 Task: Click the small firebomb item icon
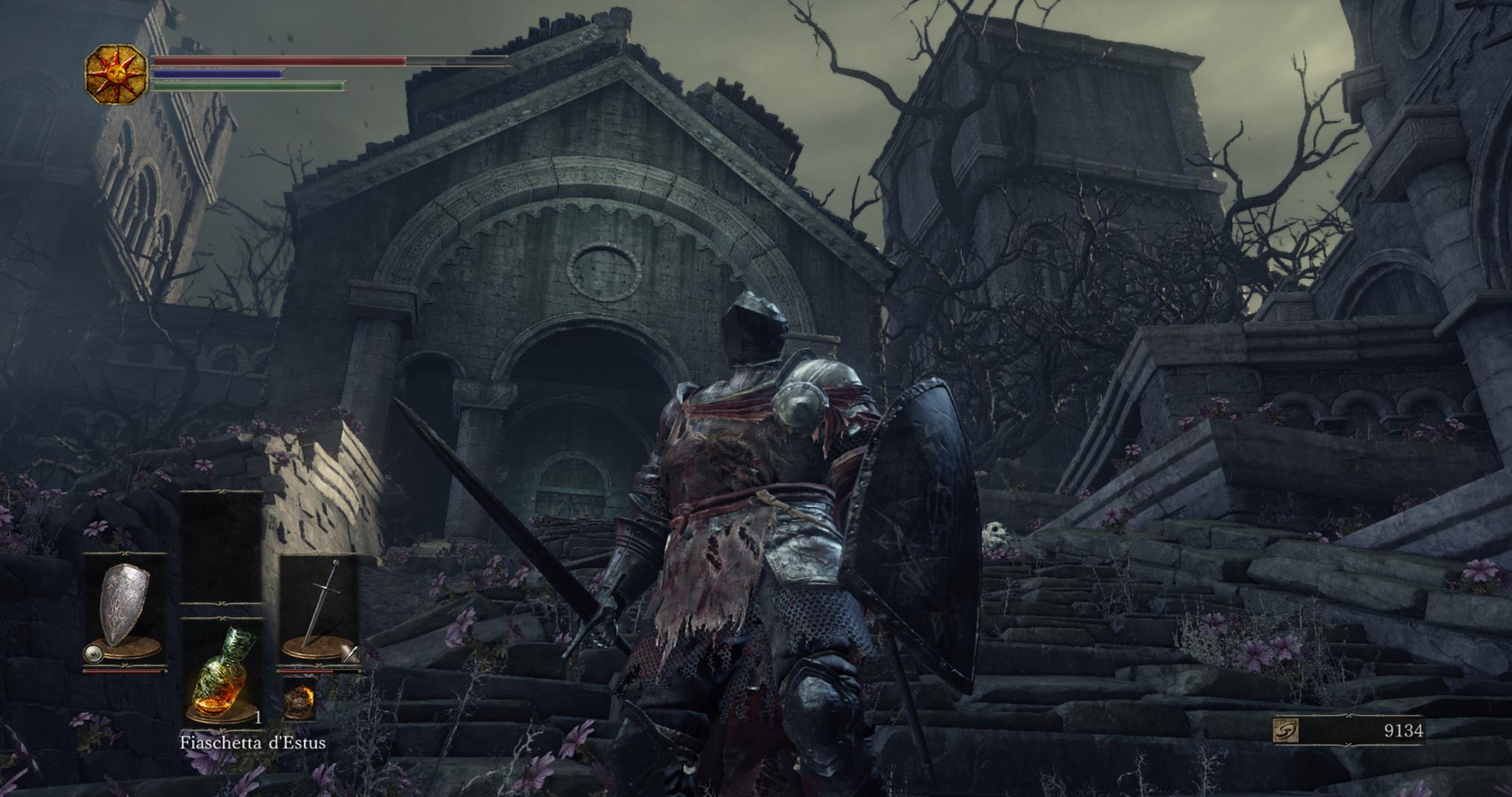pyautogui.click(x=299, y=699)
